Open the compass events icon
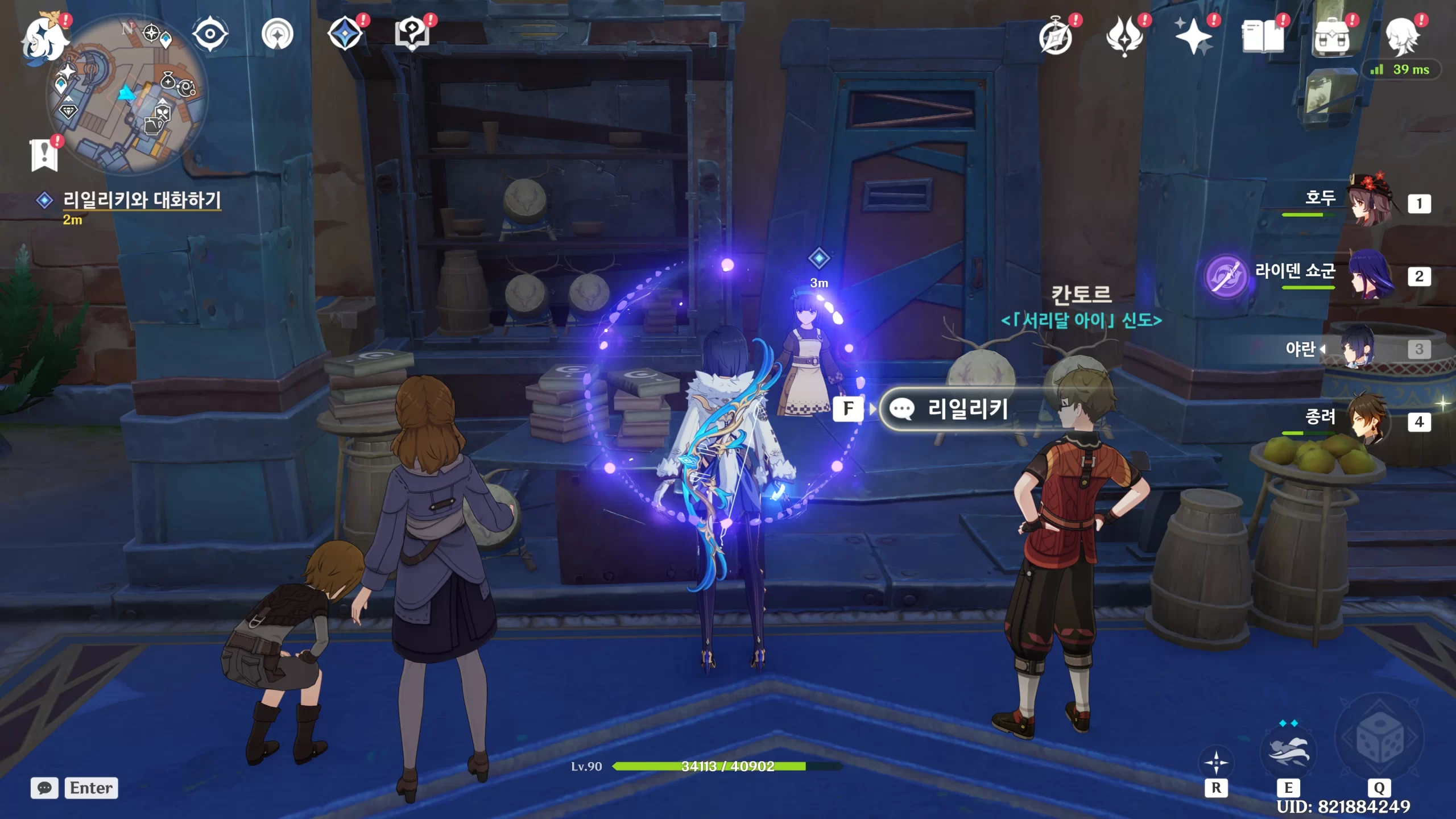Screen dimensions: 1456x819 click(1056, 38)
